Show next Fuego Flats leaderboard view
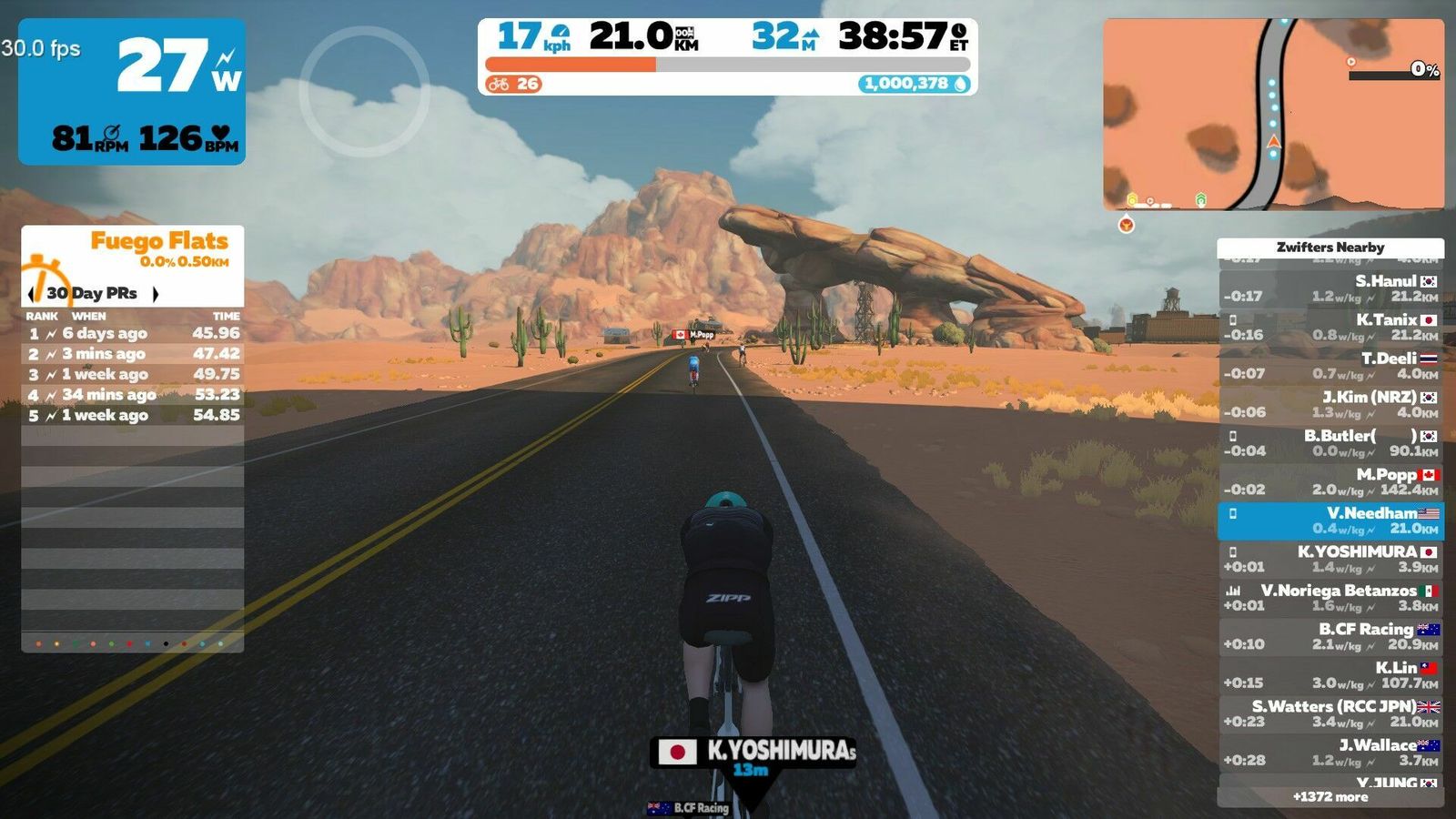1456x819 pixels. (156, 294)
